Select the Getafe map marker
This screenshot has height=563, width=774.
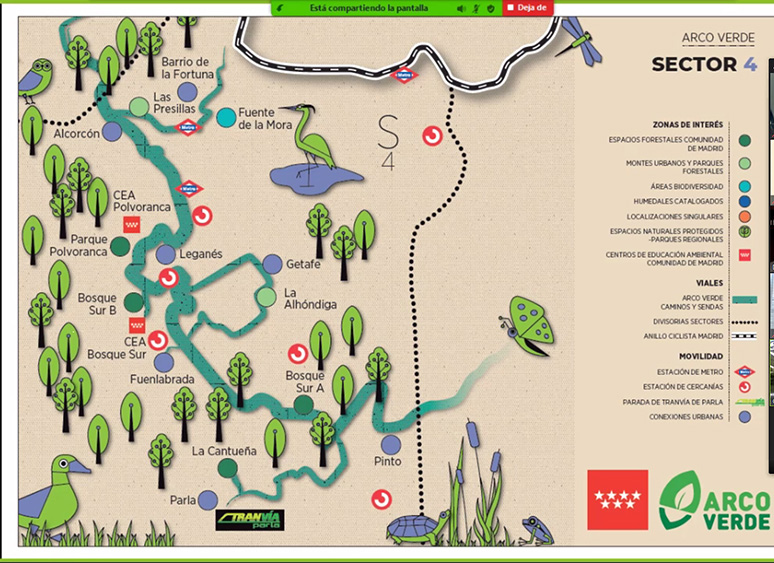click(x=272, y=264)
